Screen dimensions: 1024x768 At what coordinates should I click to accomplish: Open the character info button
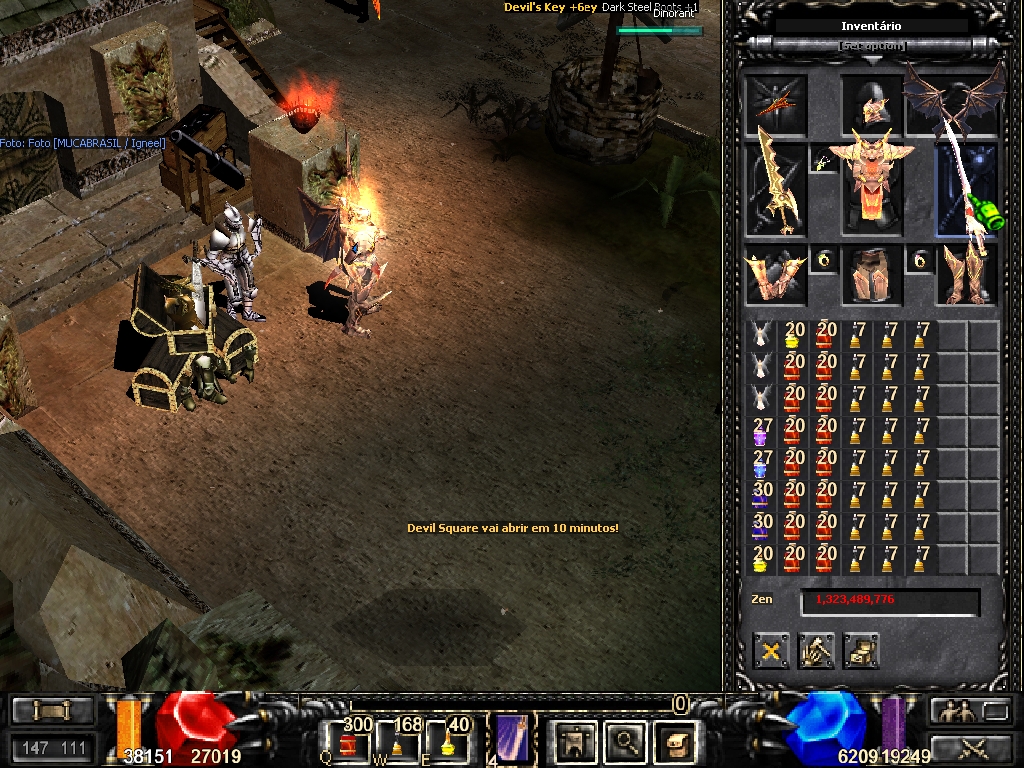[x=576, y=741]
